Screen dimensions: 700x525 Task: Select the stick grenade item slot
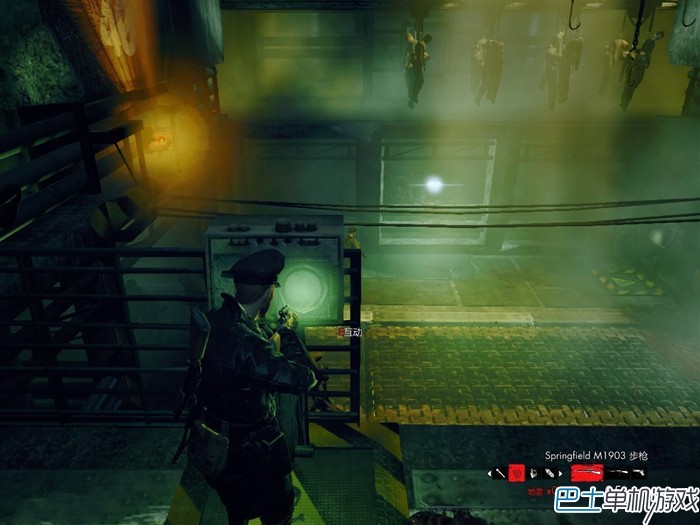500,473
